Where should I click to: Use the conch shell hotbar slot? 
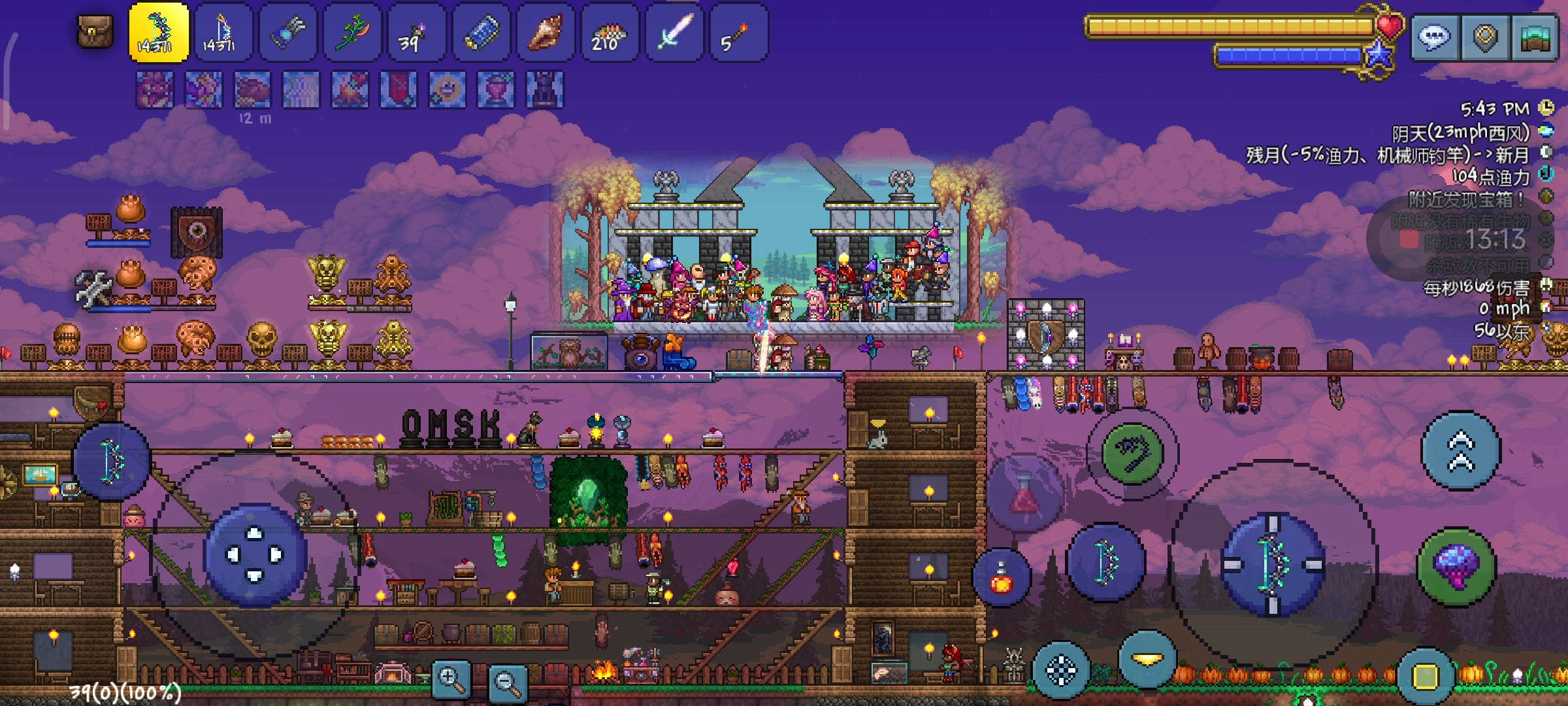(x=546, y=33)
